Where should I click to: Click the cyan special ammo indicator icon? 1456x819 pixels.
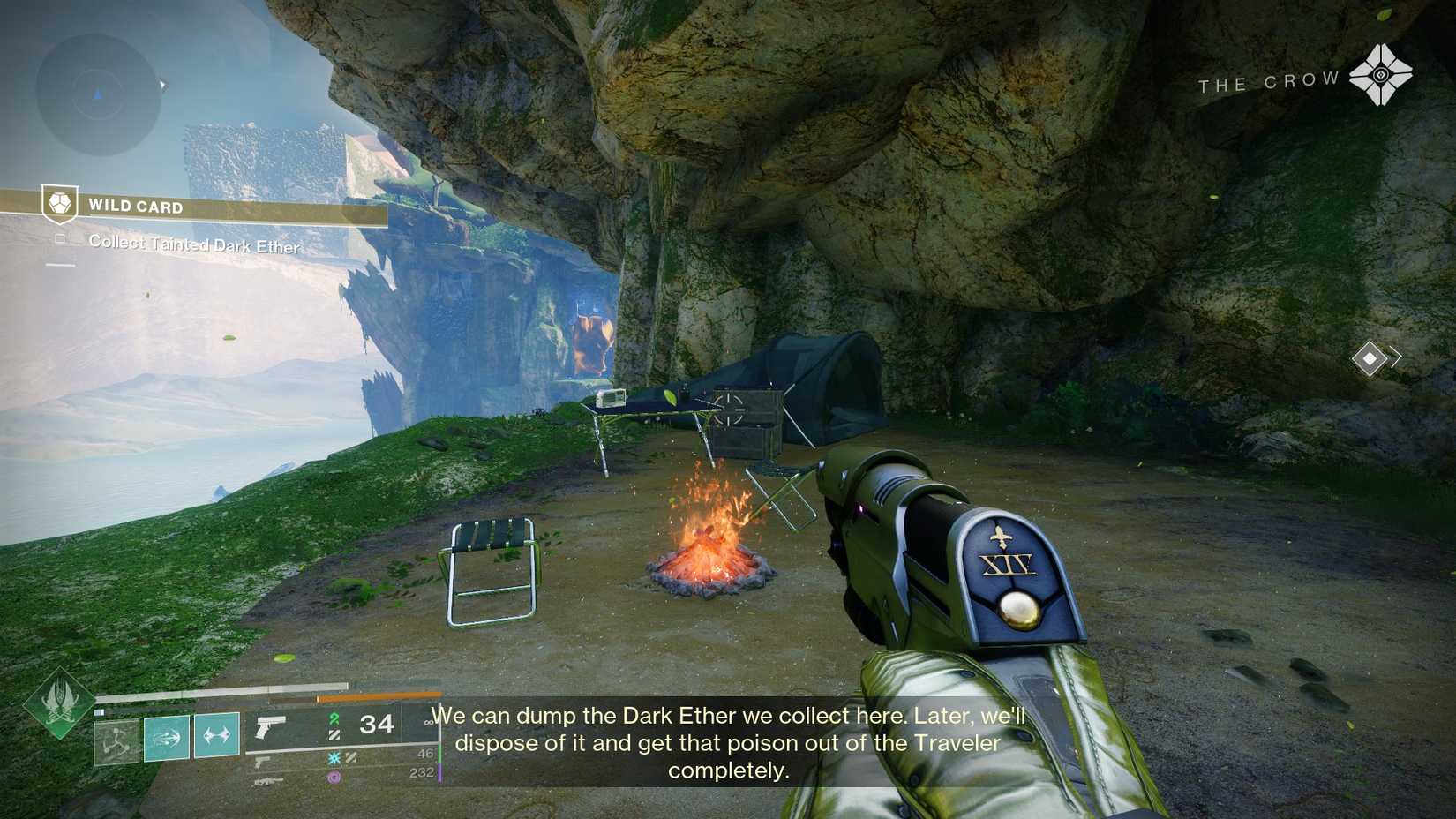[x=334, y=758]
